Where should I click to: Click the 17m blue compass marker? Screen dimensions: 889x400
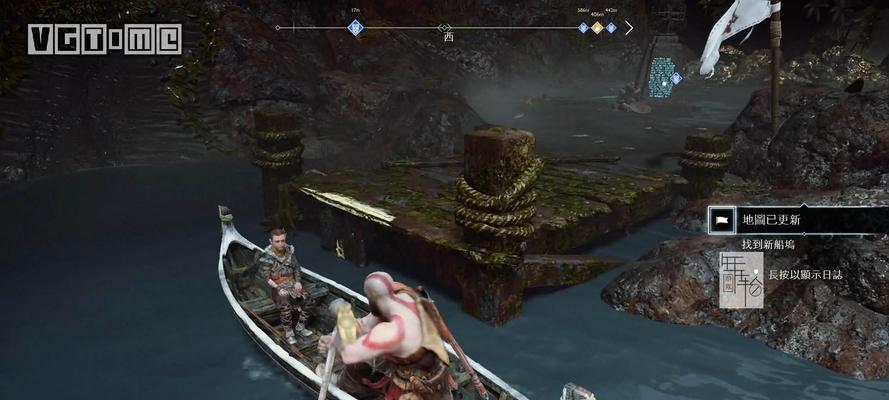coord(355,27)
